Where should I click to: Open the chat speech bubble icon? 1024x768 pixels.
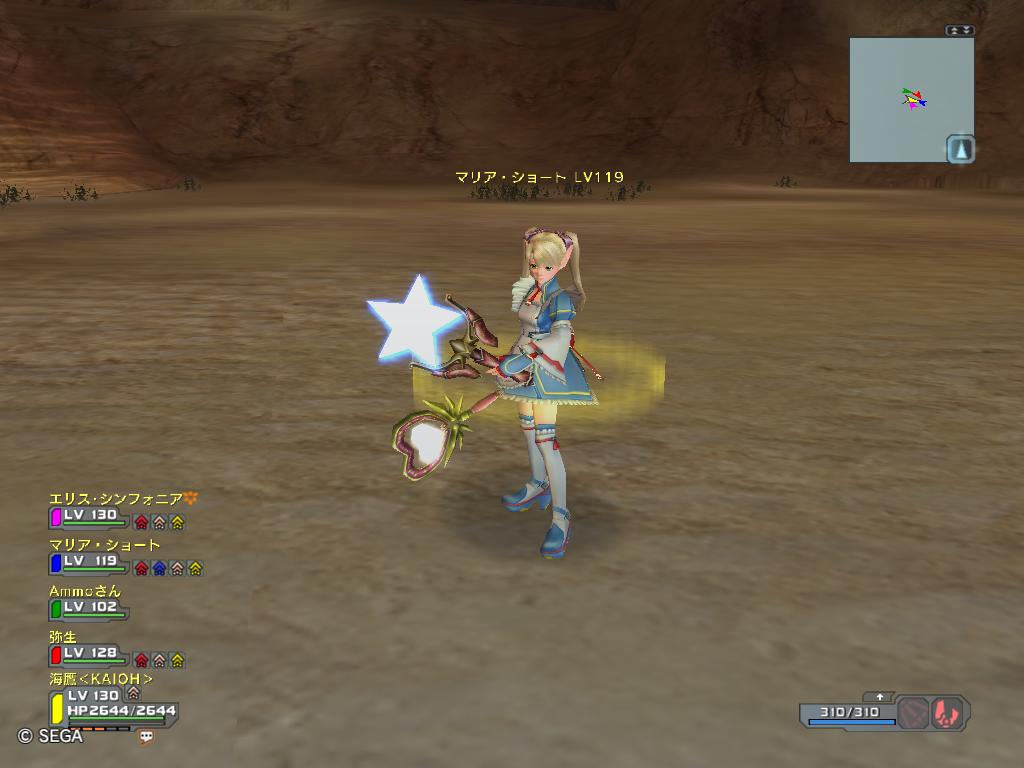click(147, 736)
